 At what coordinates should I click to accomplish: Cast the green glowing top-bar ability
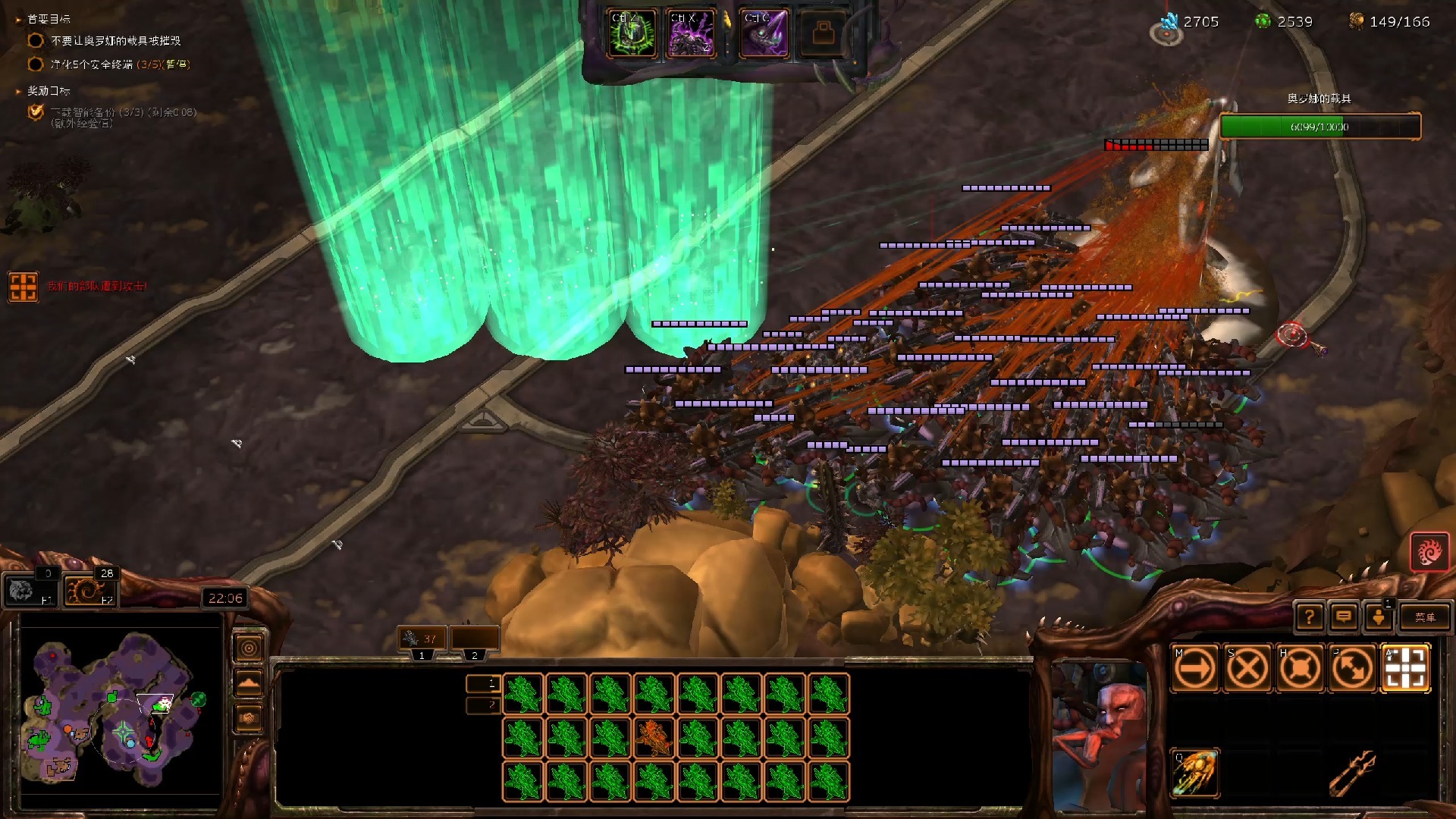coord(632,33)
